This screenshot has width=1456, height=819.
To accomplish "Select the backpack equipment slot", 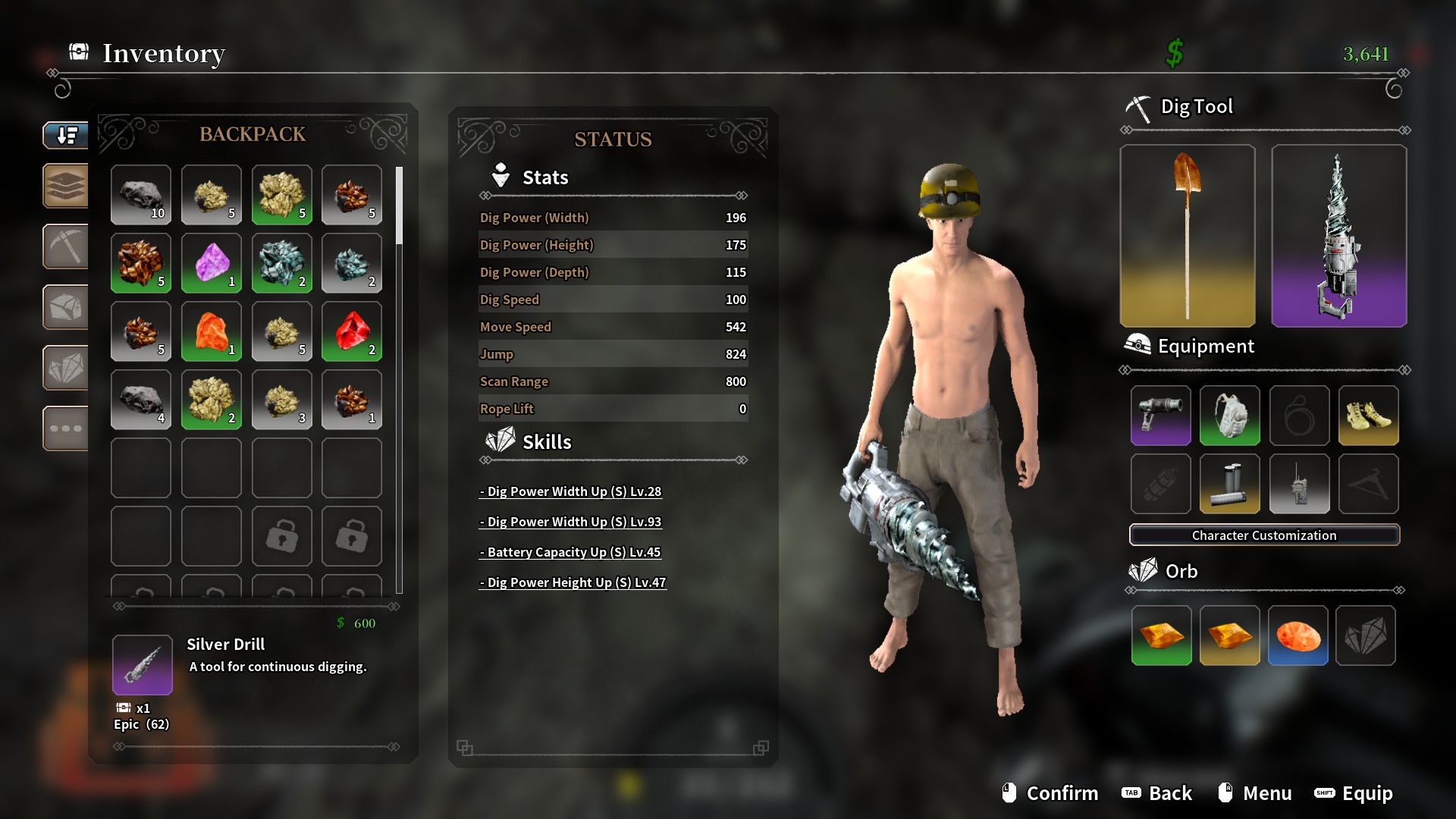I will [1229, 415].
